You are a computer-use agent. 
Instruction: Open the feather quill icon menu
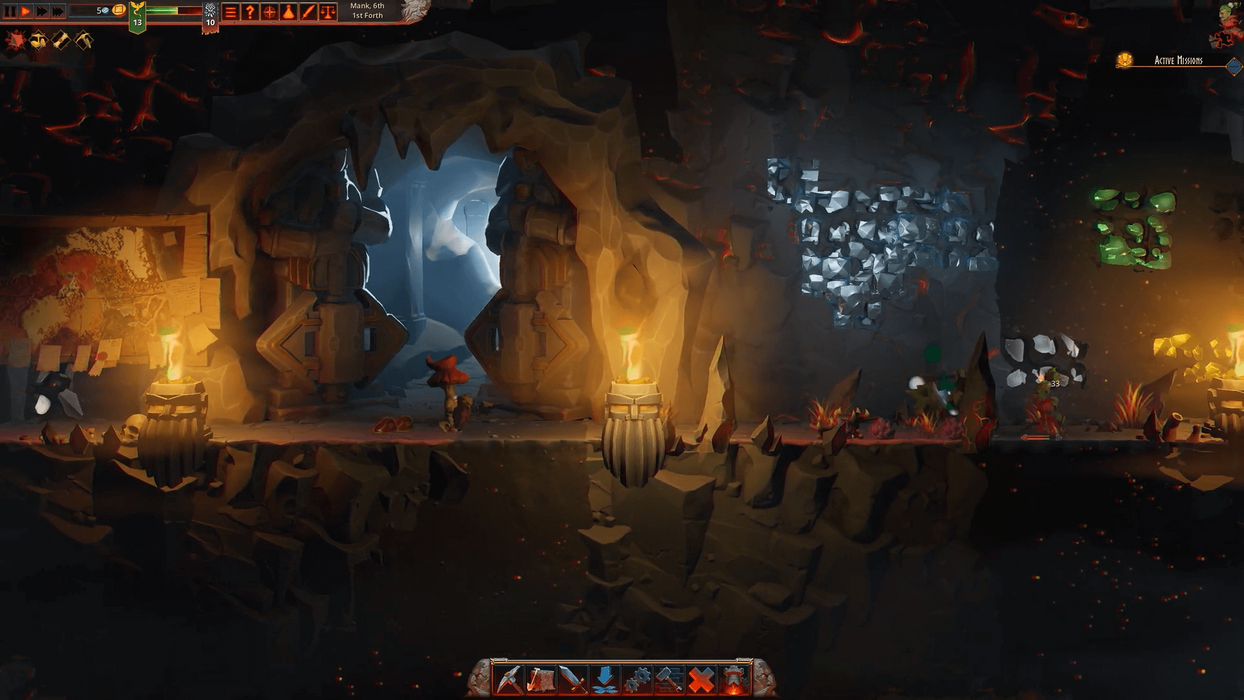308,12
